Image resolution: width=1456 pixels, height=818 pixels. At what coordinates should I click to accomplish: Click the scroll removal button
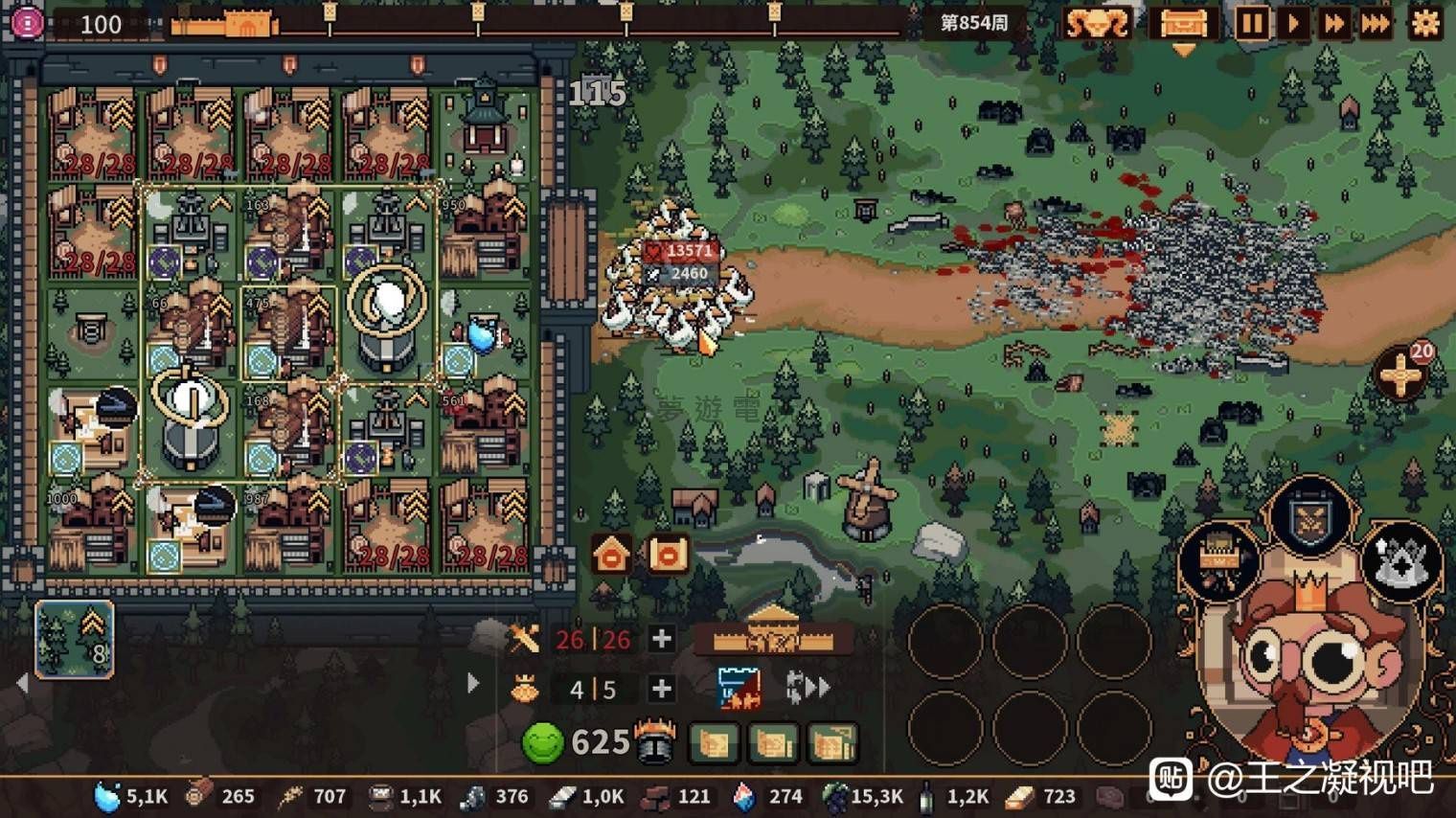point(668,554)
